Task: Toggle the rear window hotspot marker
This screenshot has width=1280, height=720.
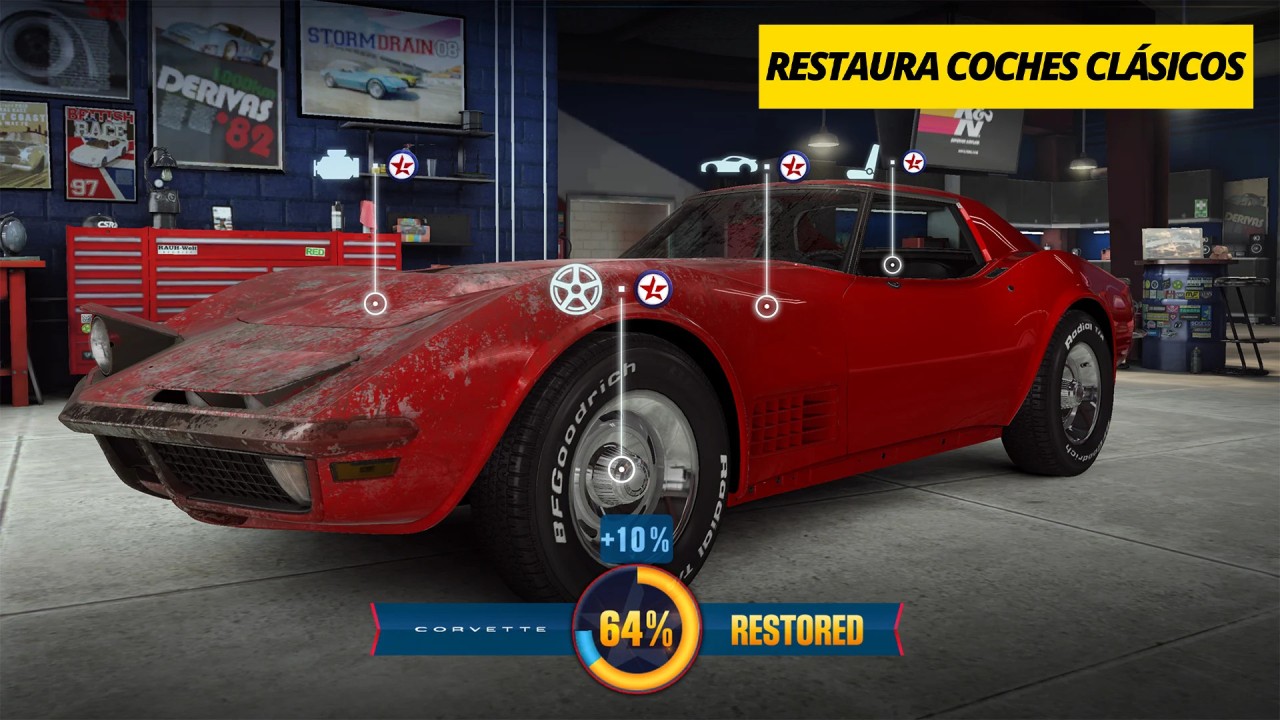Action: point(891,264)
